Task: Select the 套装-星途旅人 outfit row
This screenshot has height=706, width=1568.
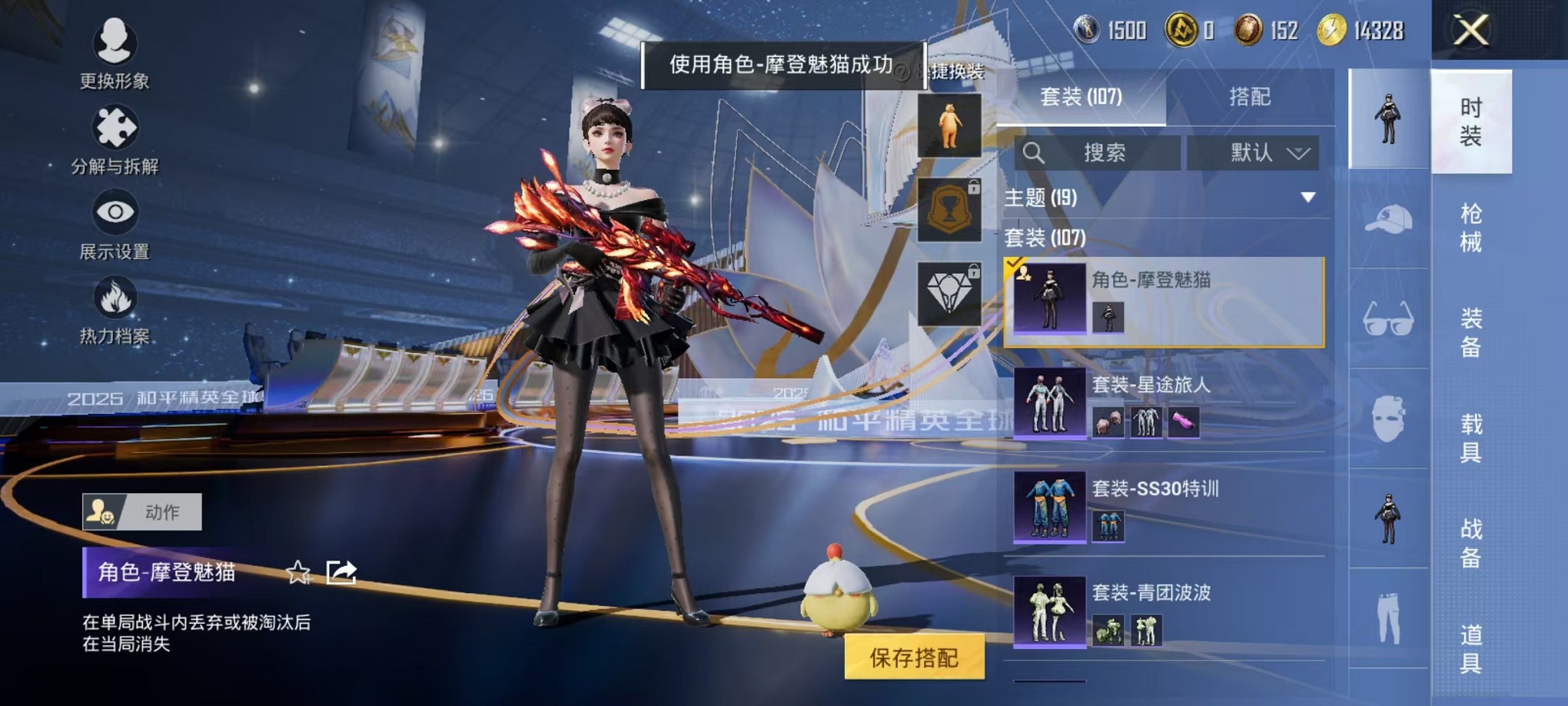Action: click(1164, 403)
